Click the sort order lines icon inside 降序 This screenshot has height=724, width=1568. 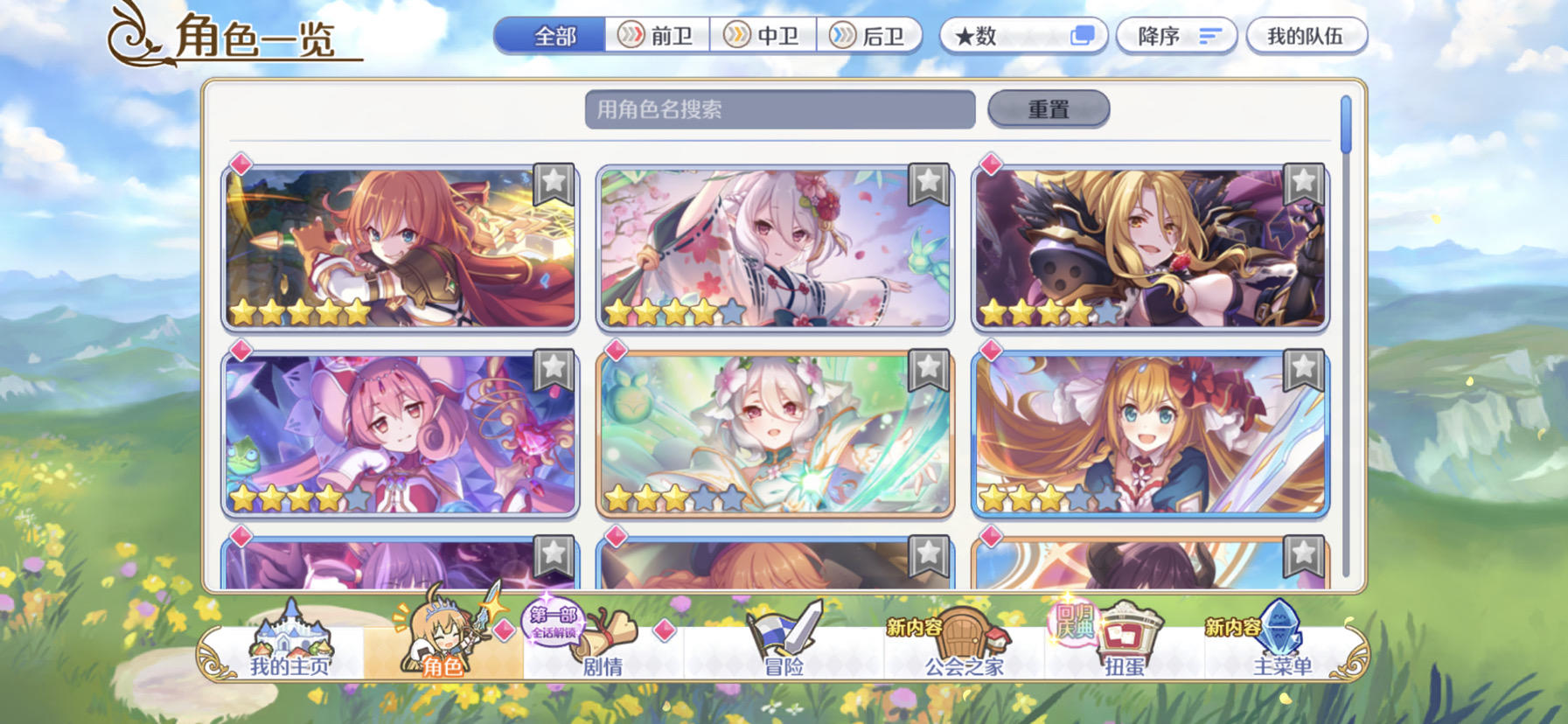(x=1210, y=36)
